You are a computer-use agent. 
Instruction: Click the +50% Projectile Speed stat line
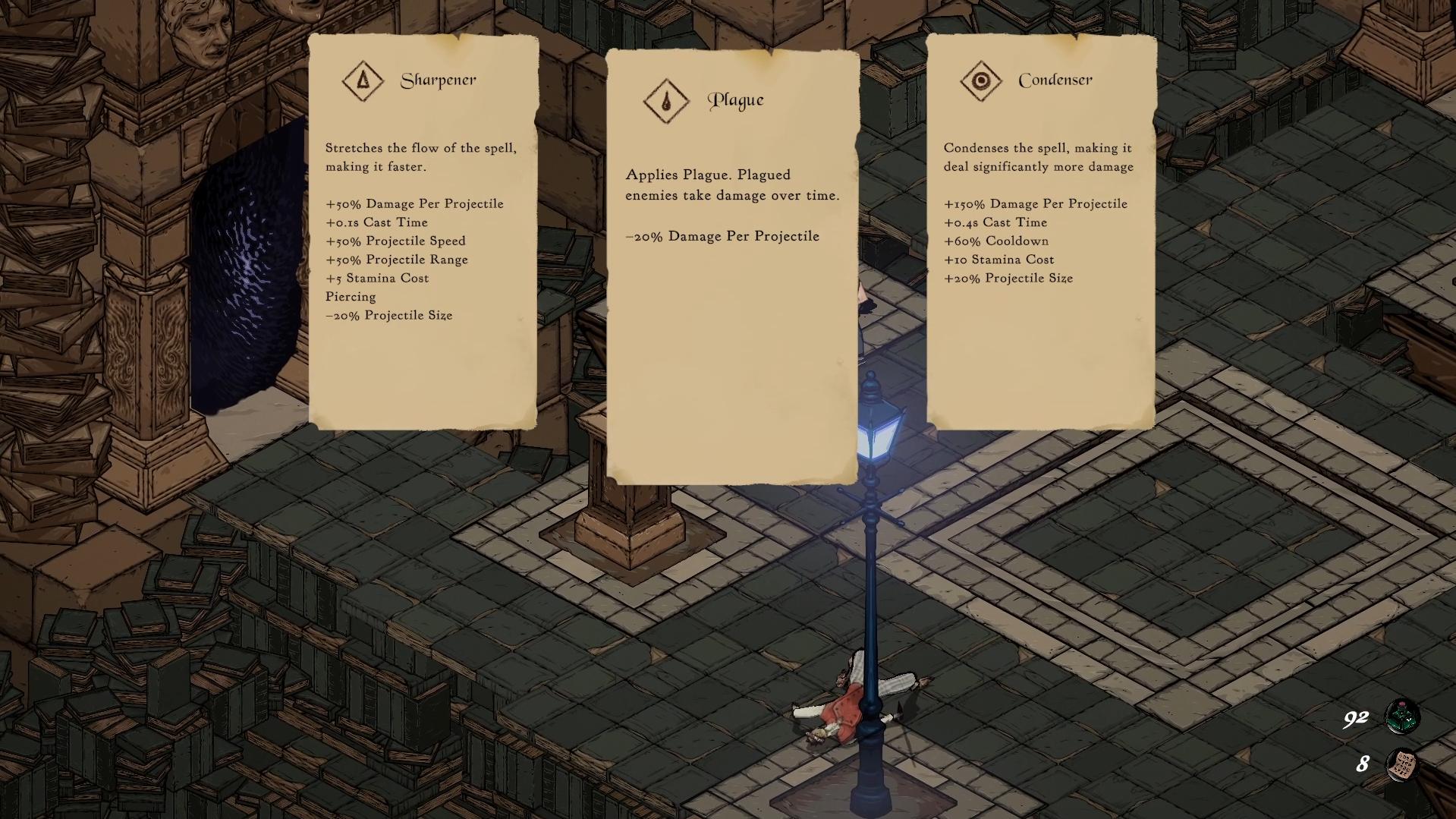point(395,241)
